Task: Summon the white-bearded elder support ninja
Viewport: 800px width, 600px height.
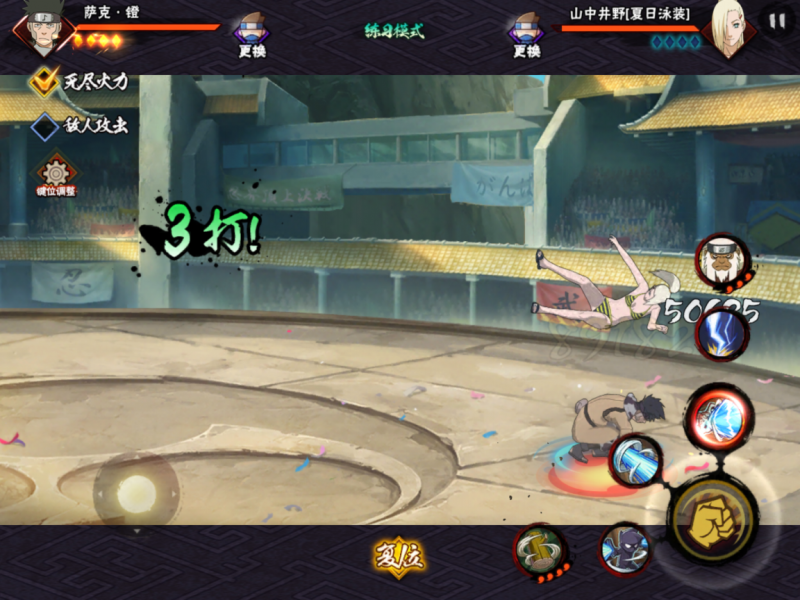Action: [x=721, y=263]
